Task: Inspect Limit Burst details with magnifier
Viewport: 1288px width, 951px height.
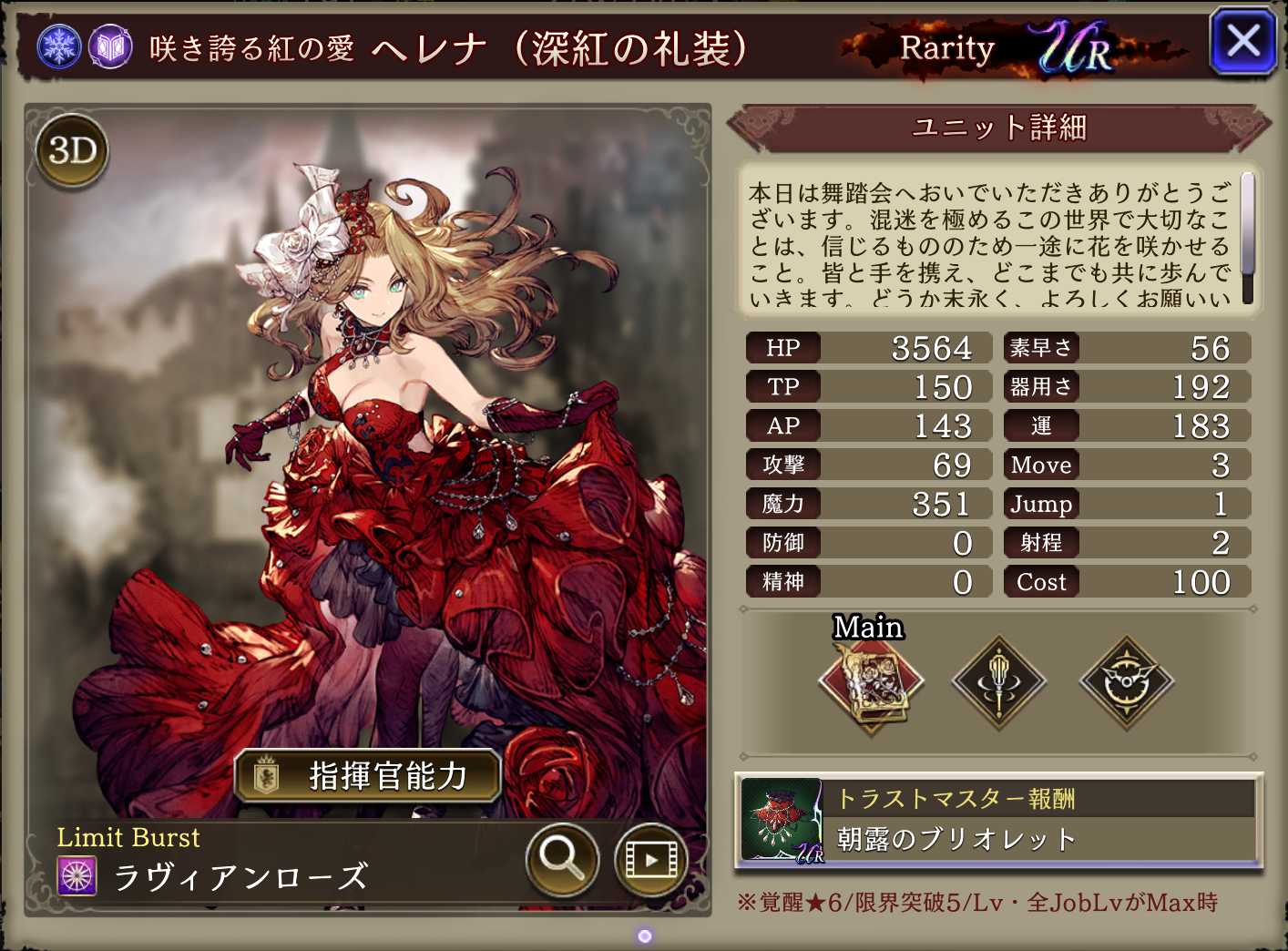Action: click(562, 858)
